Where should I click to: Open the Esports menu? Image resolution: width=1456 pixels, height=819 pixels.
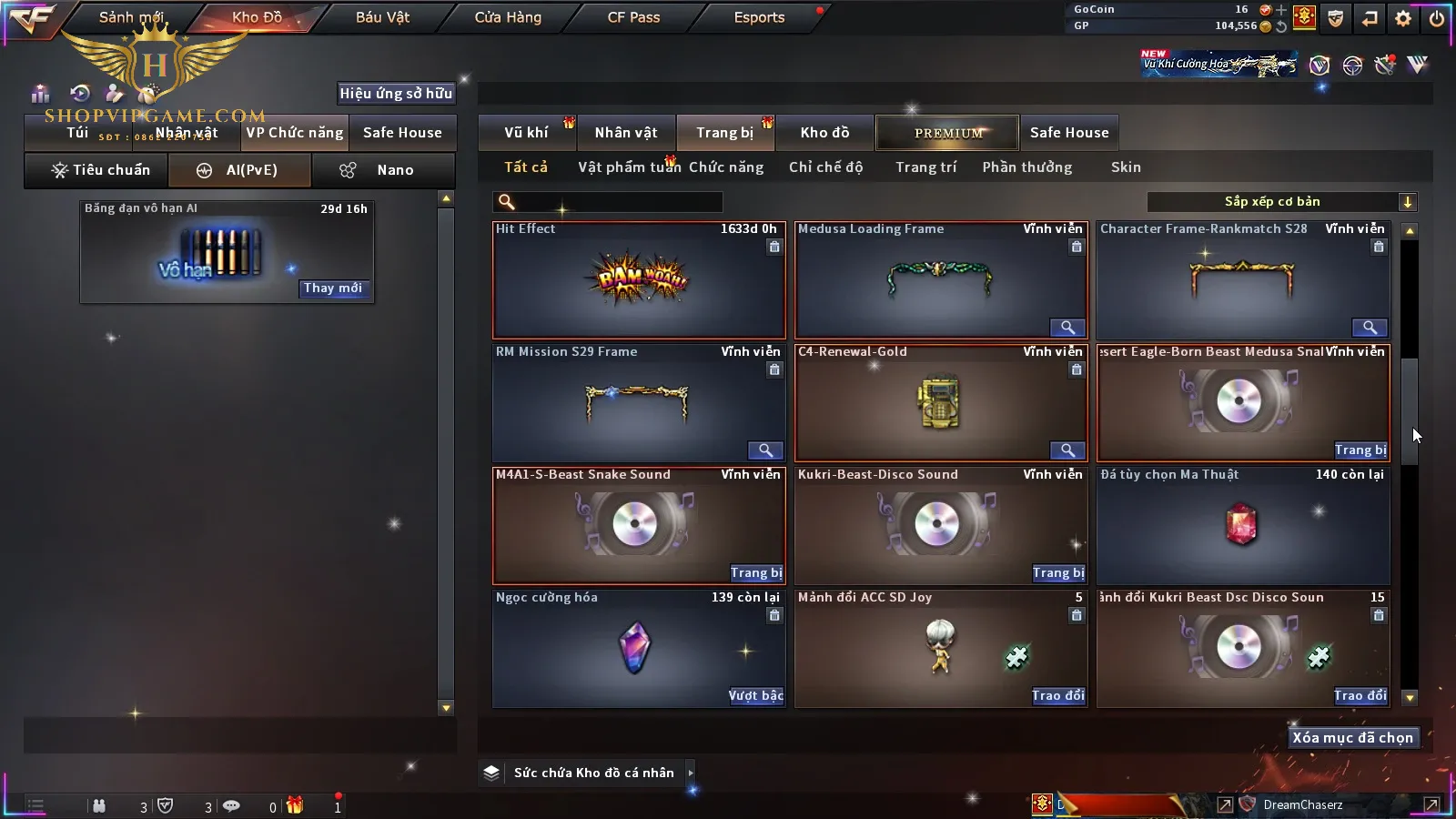(759, 17)
